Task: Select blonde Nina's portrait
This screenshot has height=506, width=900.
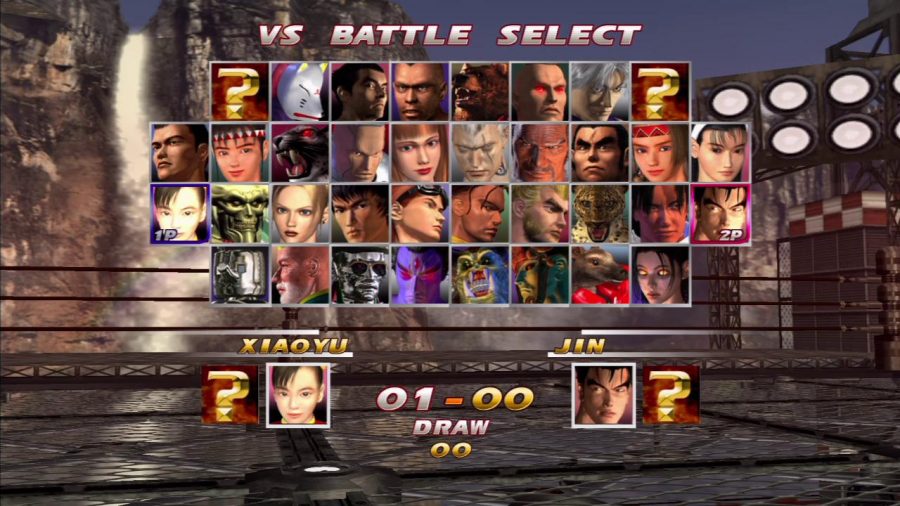Action: click(x=300, y=213)
